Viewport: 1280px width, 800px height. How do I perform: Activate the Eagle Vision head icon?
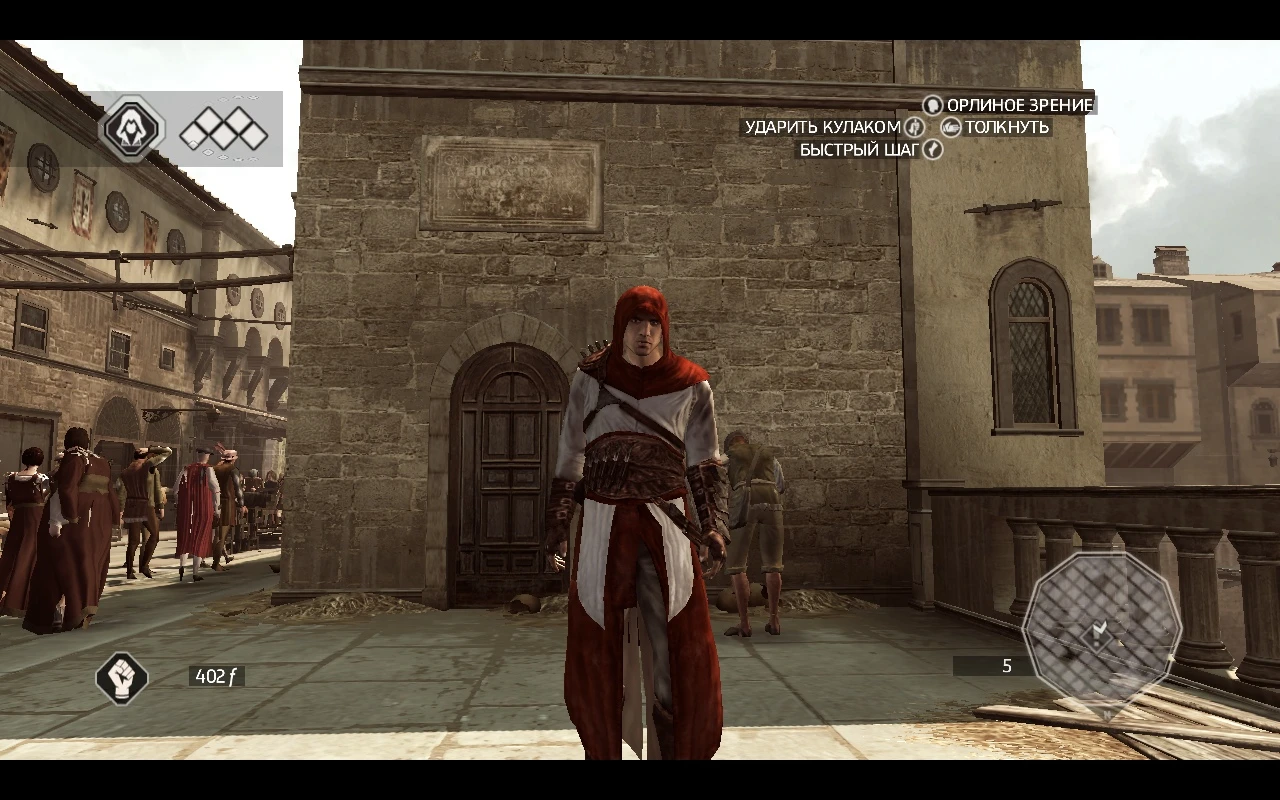point(933,105)
